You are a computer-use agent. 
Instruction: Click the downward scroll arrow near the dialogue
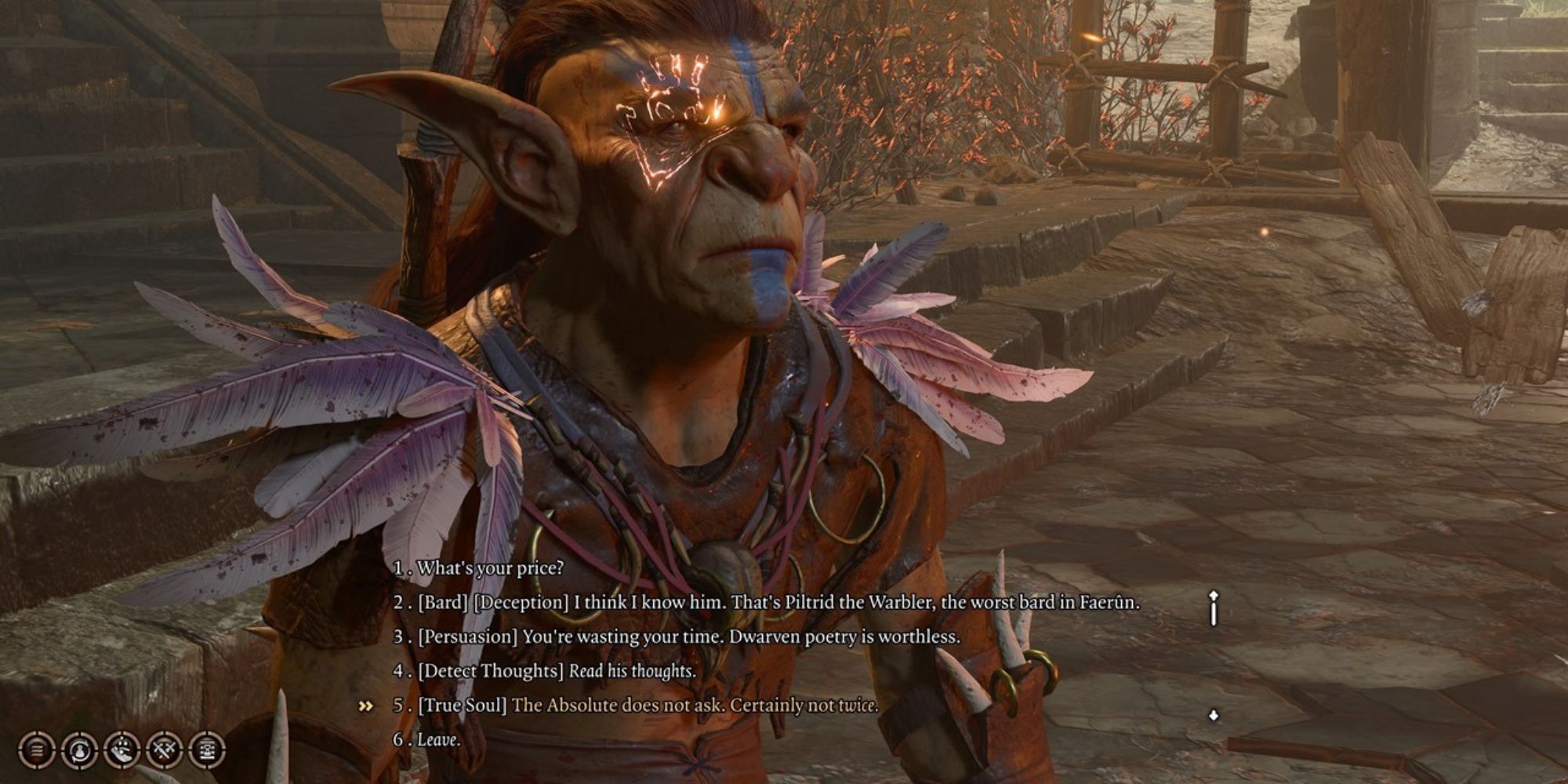click(1212, 715)
